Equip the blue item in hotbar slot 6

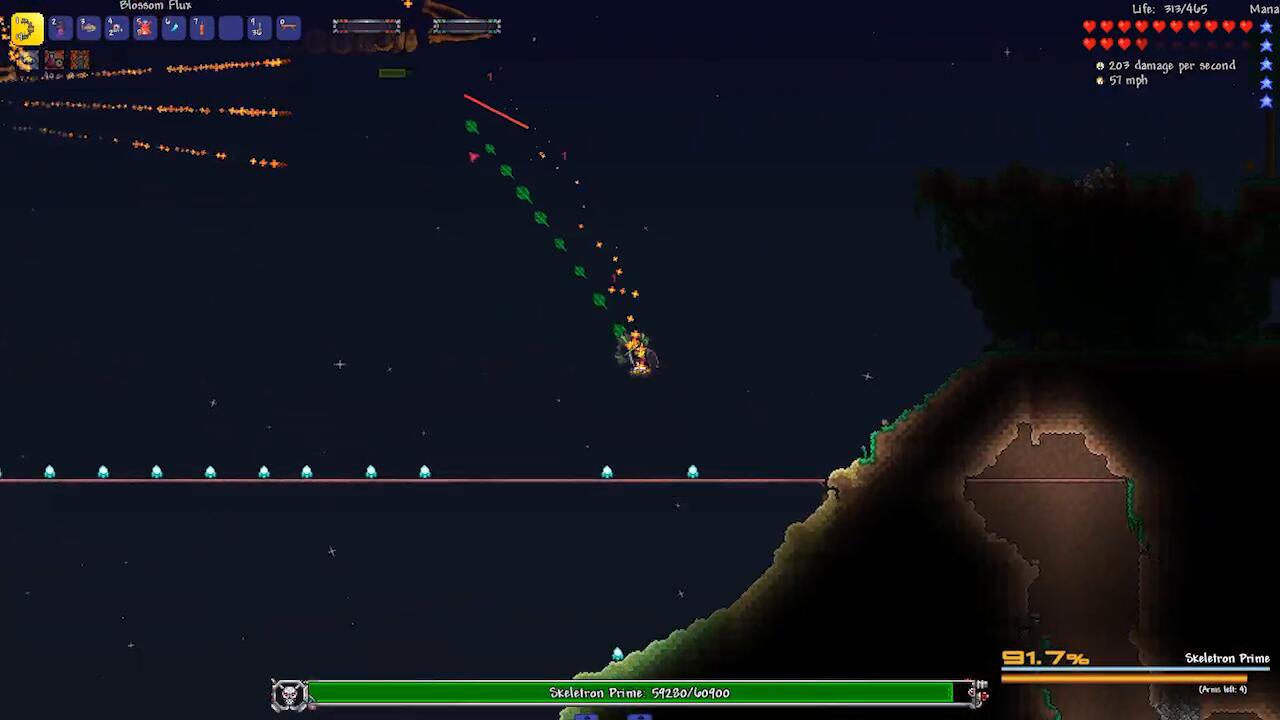click(174, 28)
